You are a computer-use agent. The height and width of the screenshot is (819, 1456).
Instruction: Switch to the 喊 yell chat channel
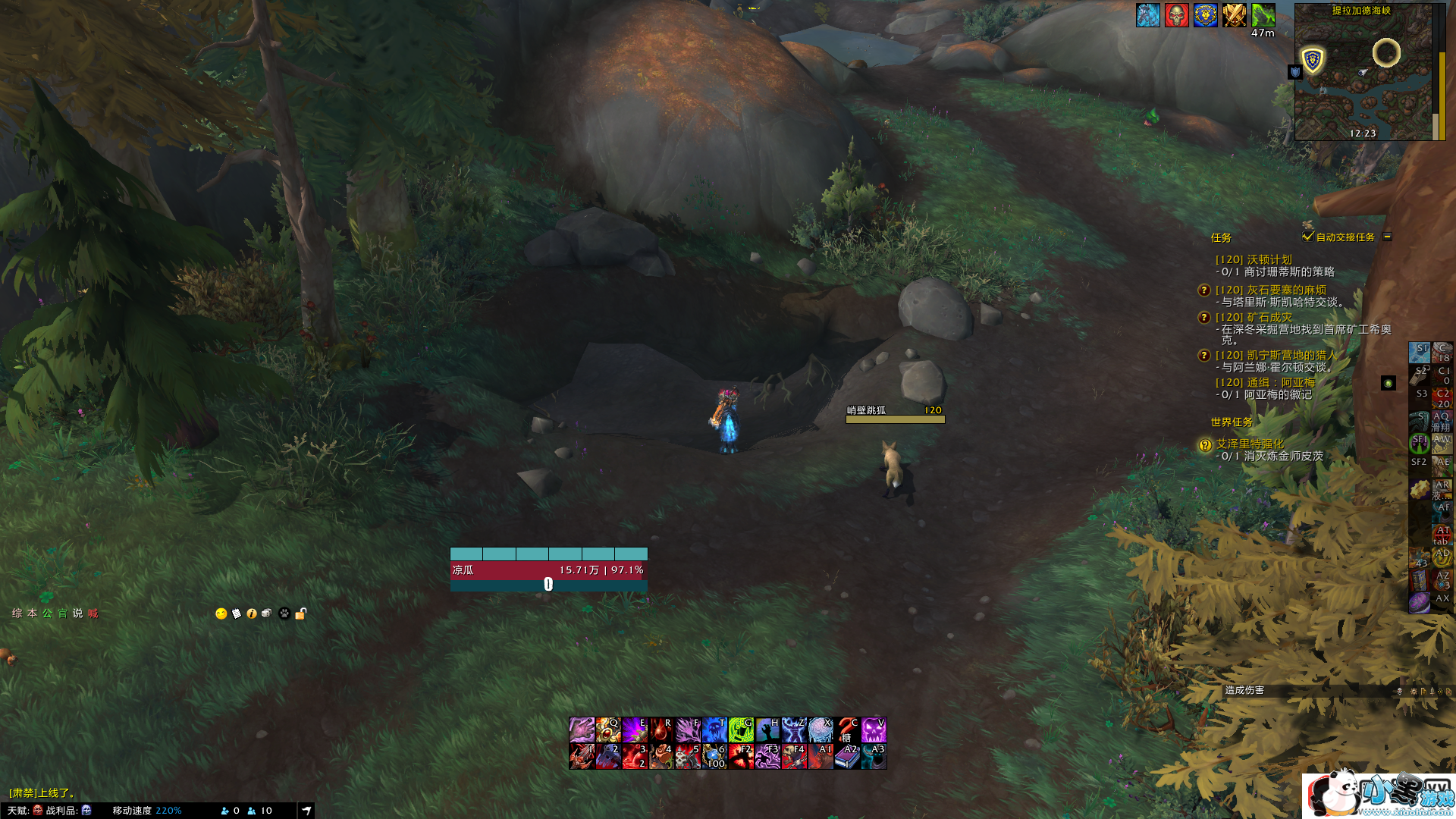coord(93,613)
